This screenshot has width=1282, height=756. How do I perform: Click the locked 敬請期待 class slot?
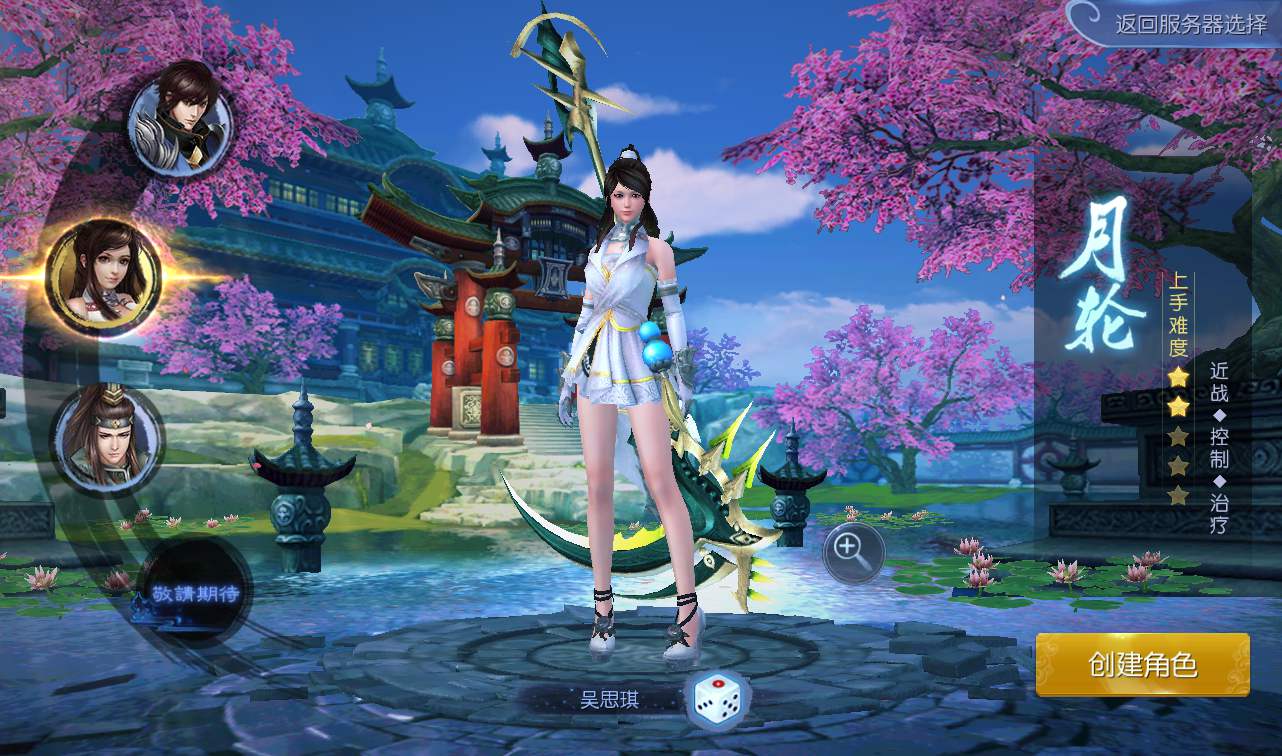195,592
